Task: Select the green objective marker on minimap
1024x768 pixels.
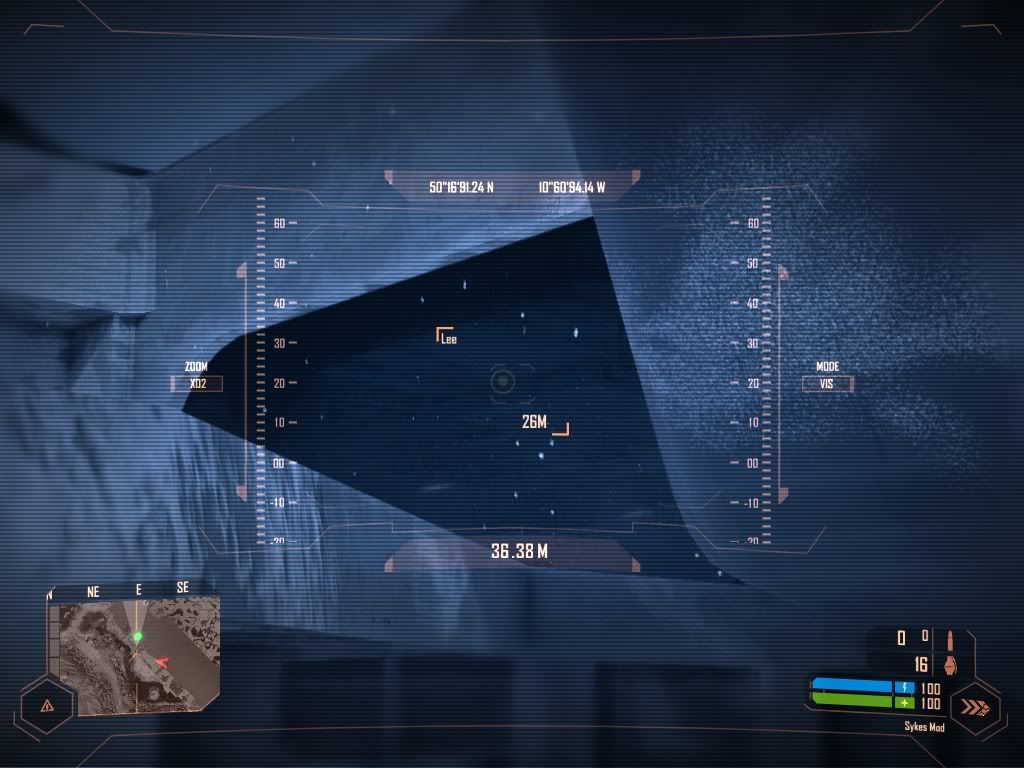Action: click(138, 636)
